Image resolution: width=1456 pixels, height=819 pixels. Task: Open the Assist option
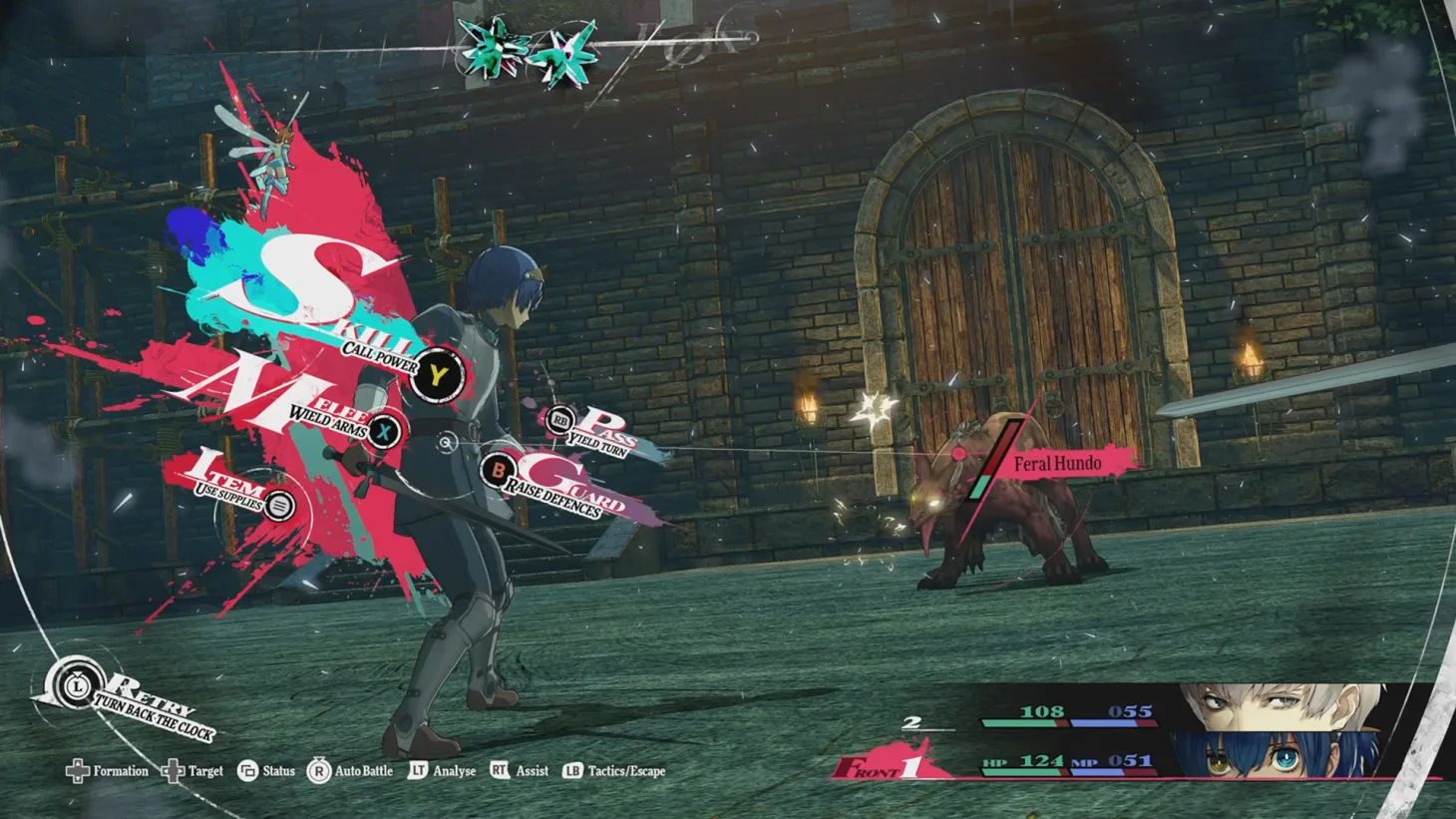point(520,771)
